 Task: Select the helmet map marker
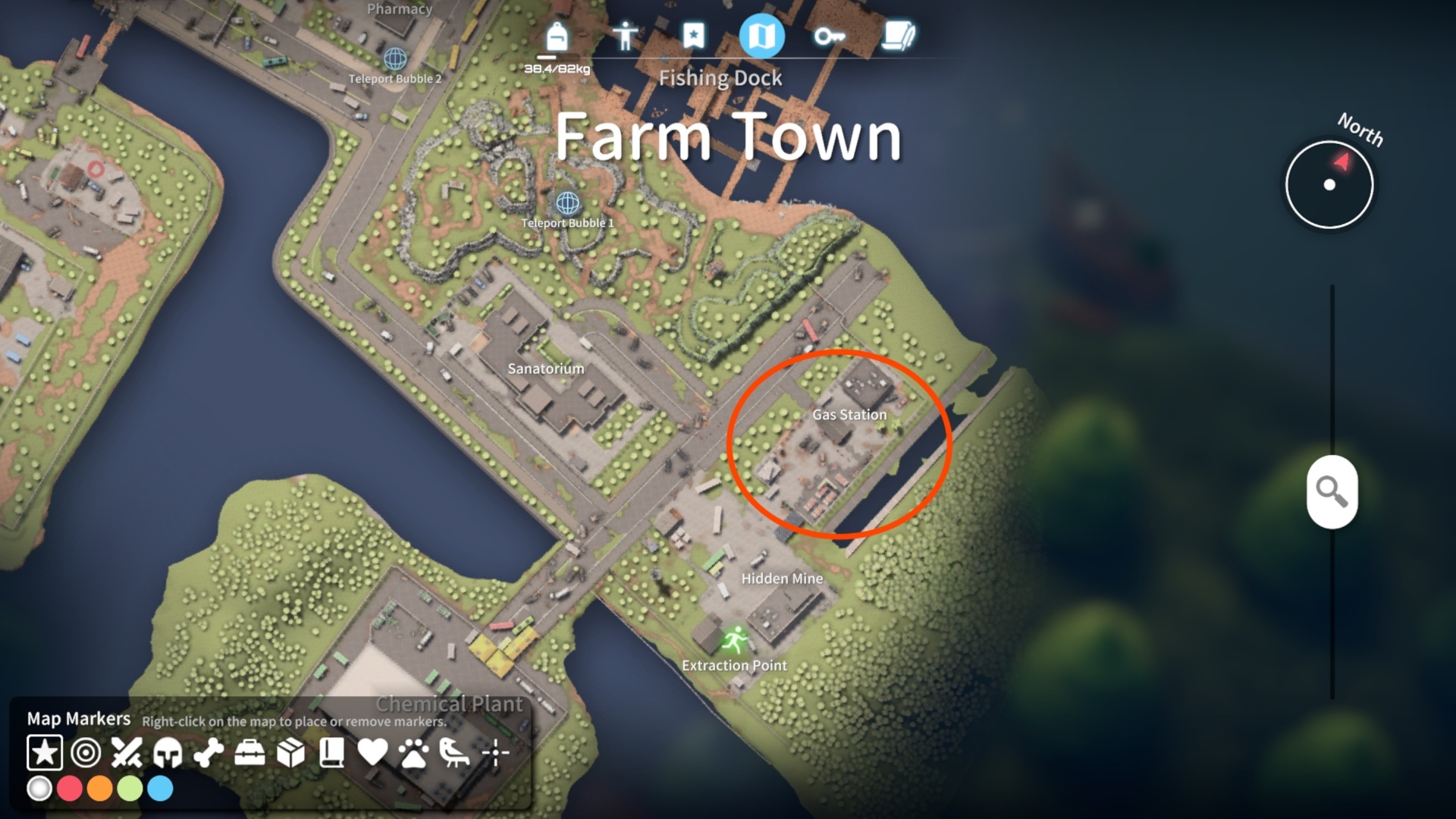tap(167, 753)
